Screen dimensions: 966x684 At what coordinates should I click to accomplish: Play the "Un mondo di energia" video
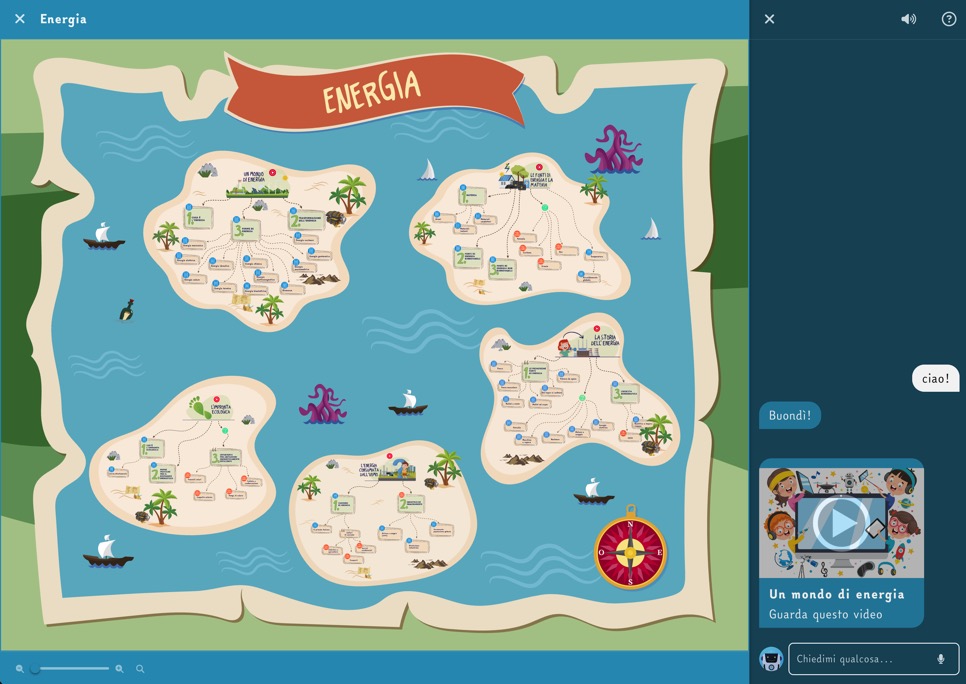[x=841, y=521]
